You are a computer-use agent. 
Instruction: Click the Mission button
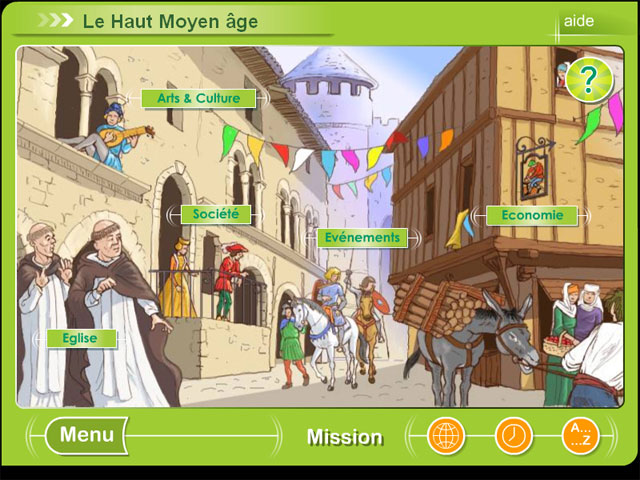(344, 437)
